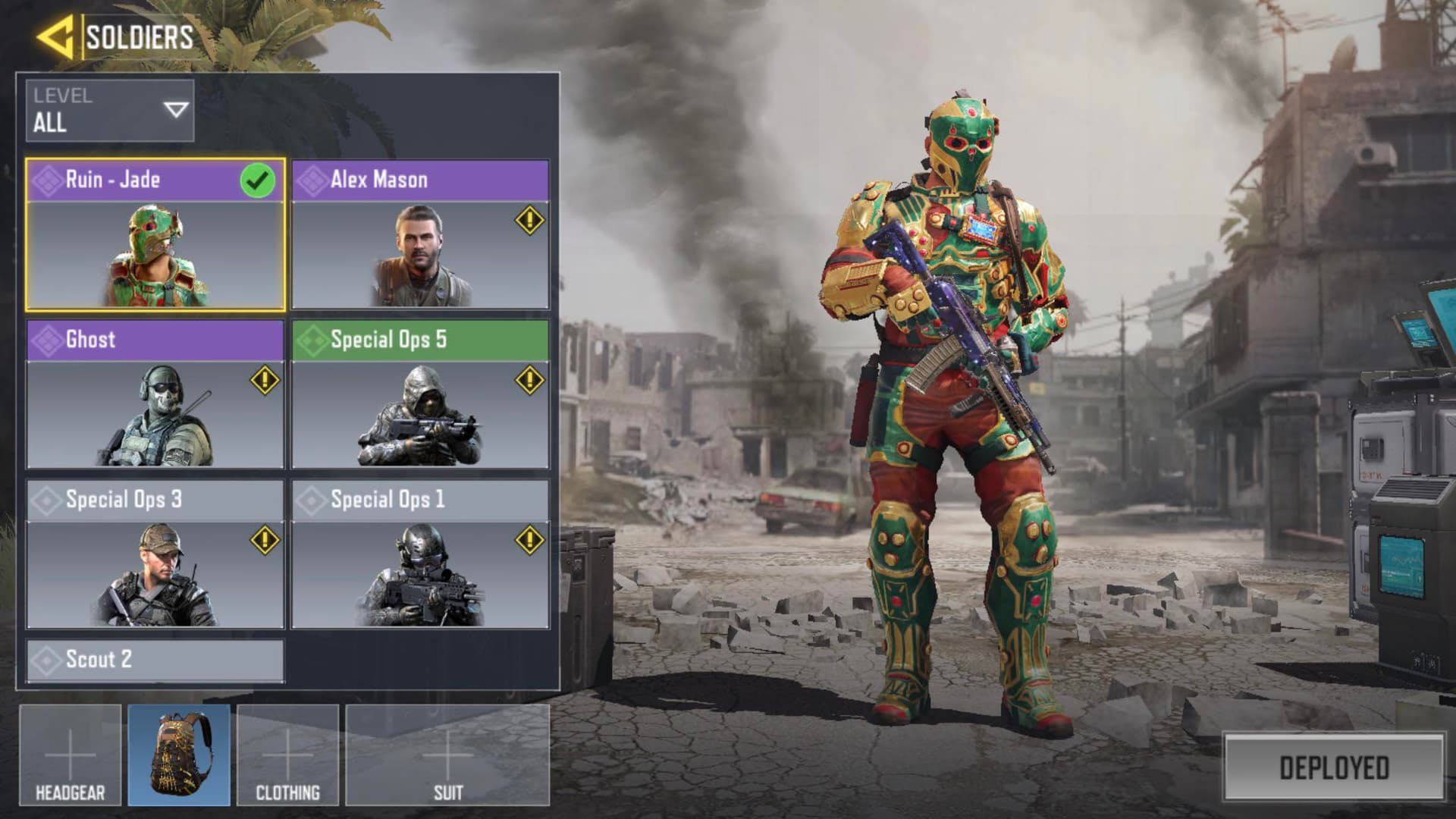This screenshot has width=1456, height=819.
Task: Pick the Ghost soldier card
Action: tap(155, 394)
